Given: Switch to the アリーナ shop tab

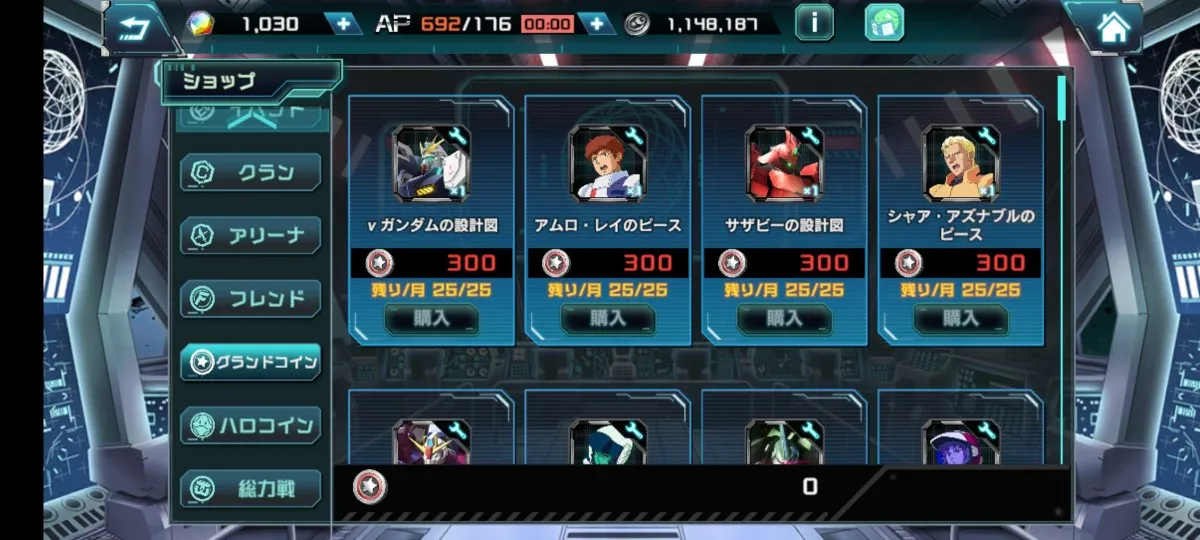Looking at the screenshot, I should [250, 235].
